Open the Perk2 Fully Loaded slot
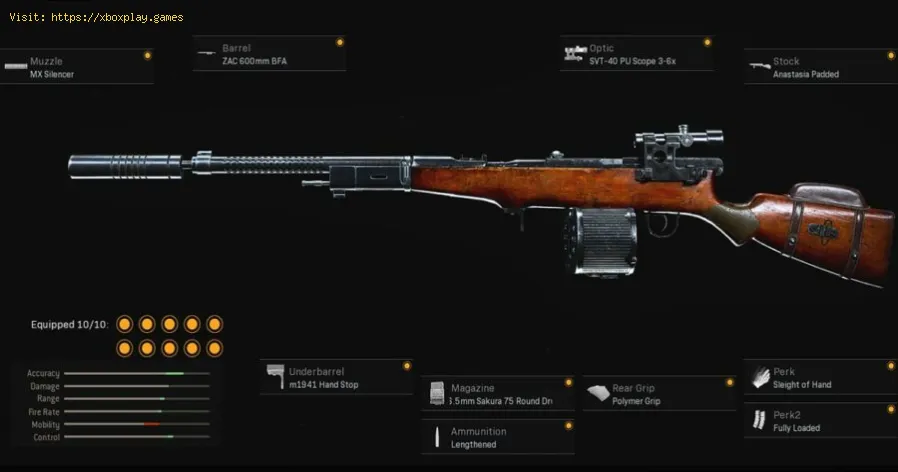The height and width of the screenshot is (472, 898). click(820, 421)
